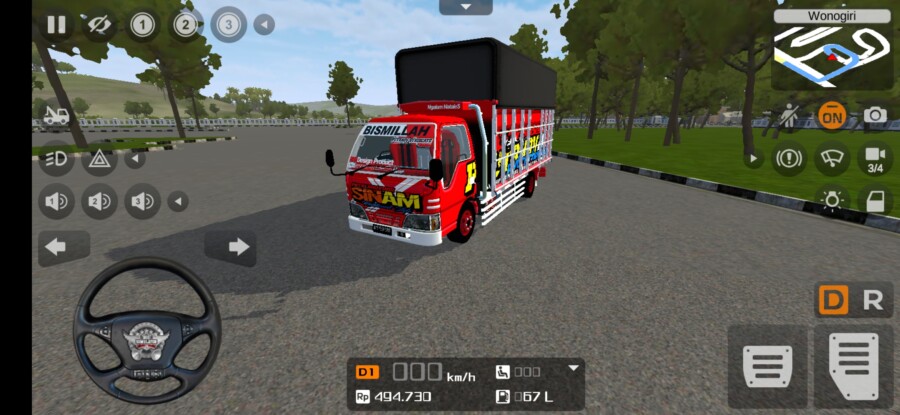Screen dimensions: 900x415
Task: Select button number 2 in the top row
Action: 185,25
